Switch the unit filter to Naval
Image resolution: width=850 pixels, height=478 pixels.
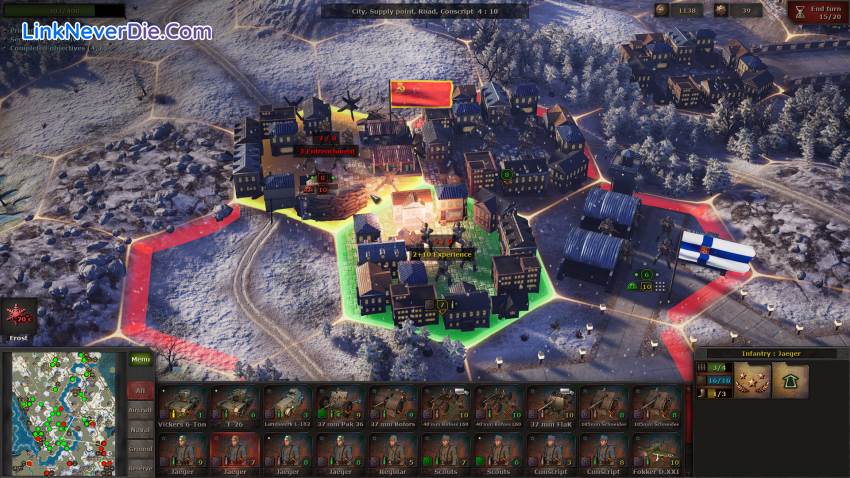(141, 430)
